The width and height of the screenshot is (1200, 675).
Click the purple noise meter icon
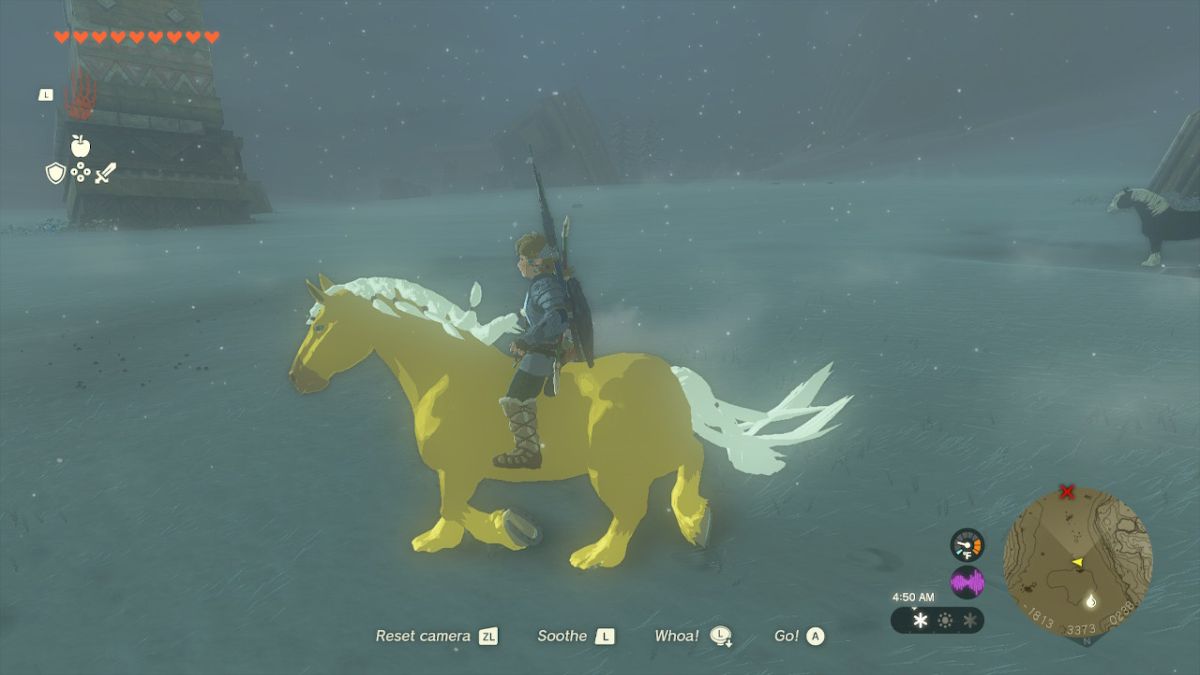(967, 582)
